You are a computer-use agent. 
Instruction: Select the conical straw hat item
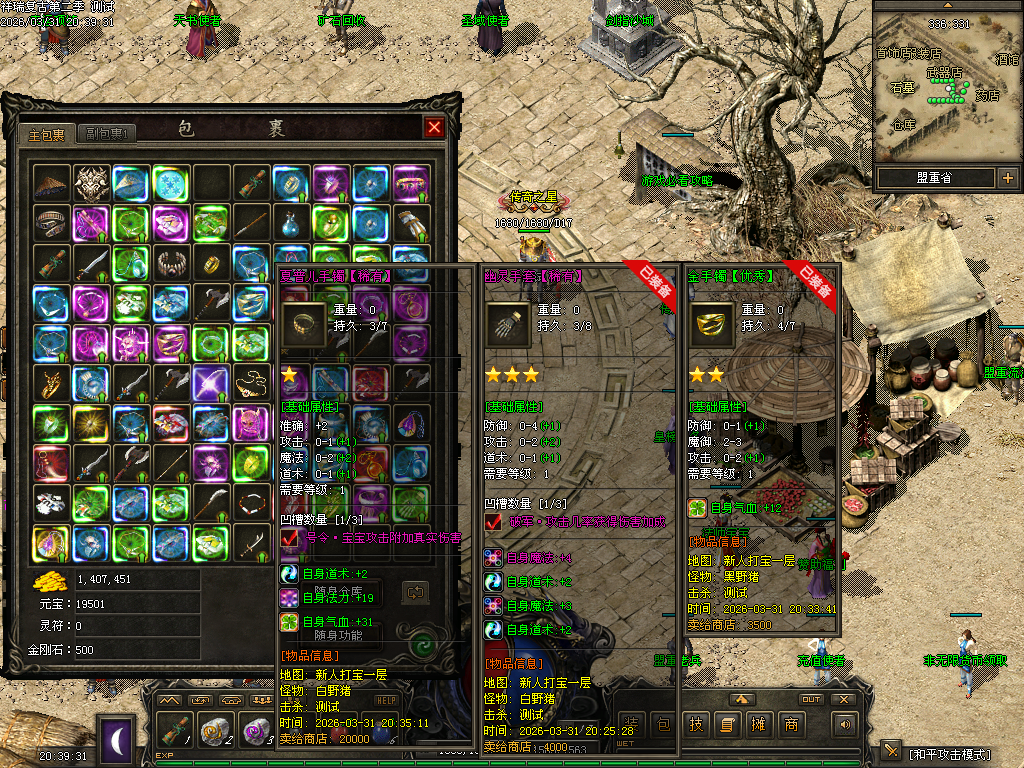(x=51, y=183)
